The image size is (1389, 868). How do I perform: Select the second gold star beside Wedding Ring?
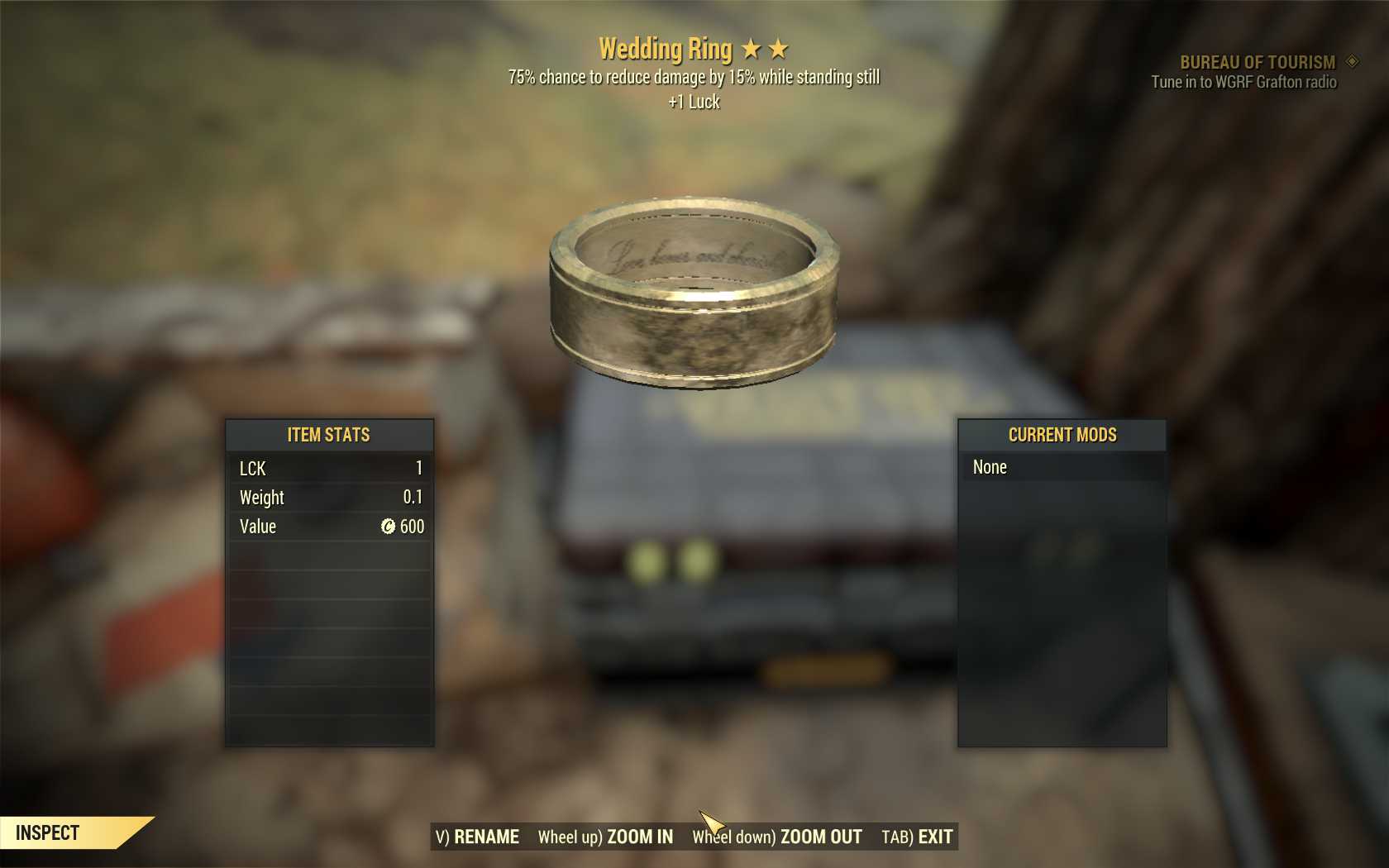tap(778, 49)
